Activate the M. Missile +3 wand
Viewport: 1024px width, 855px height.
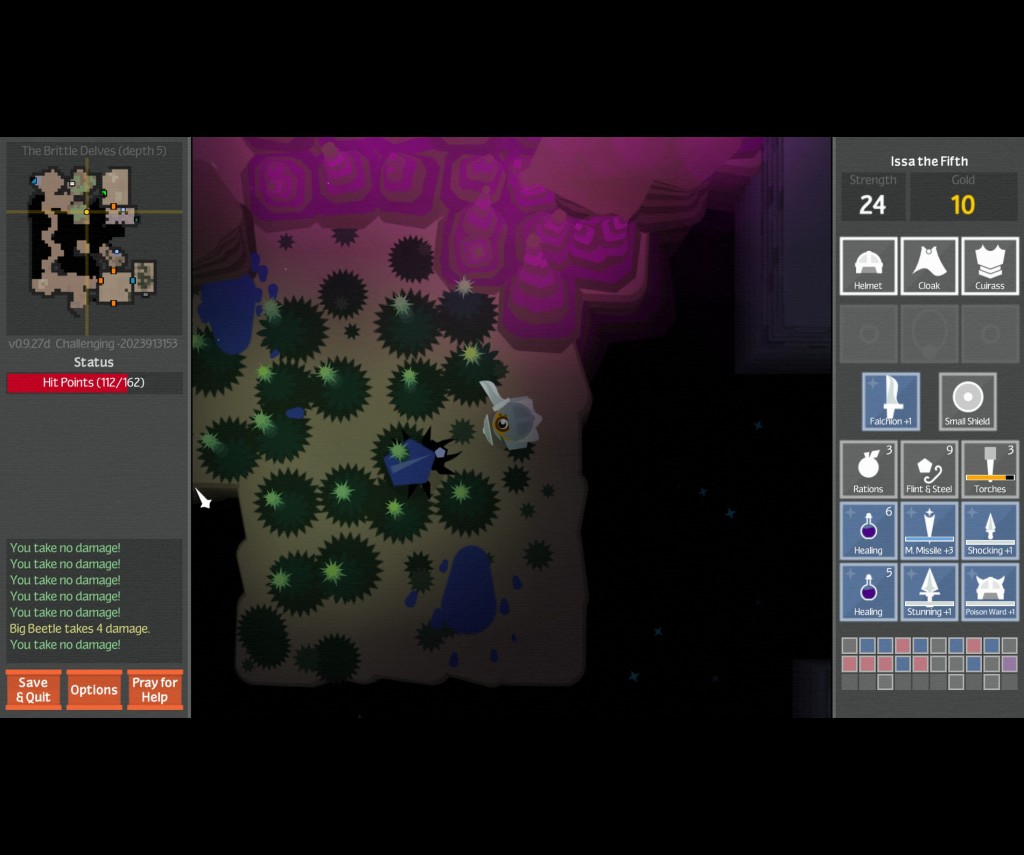(929, 530)
